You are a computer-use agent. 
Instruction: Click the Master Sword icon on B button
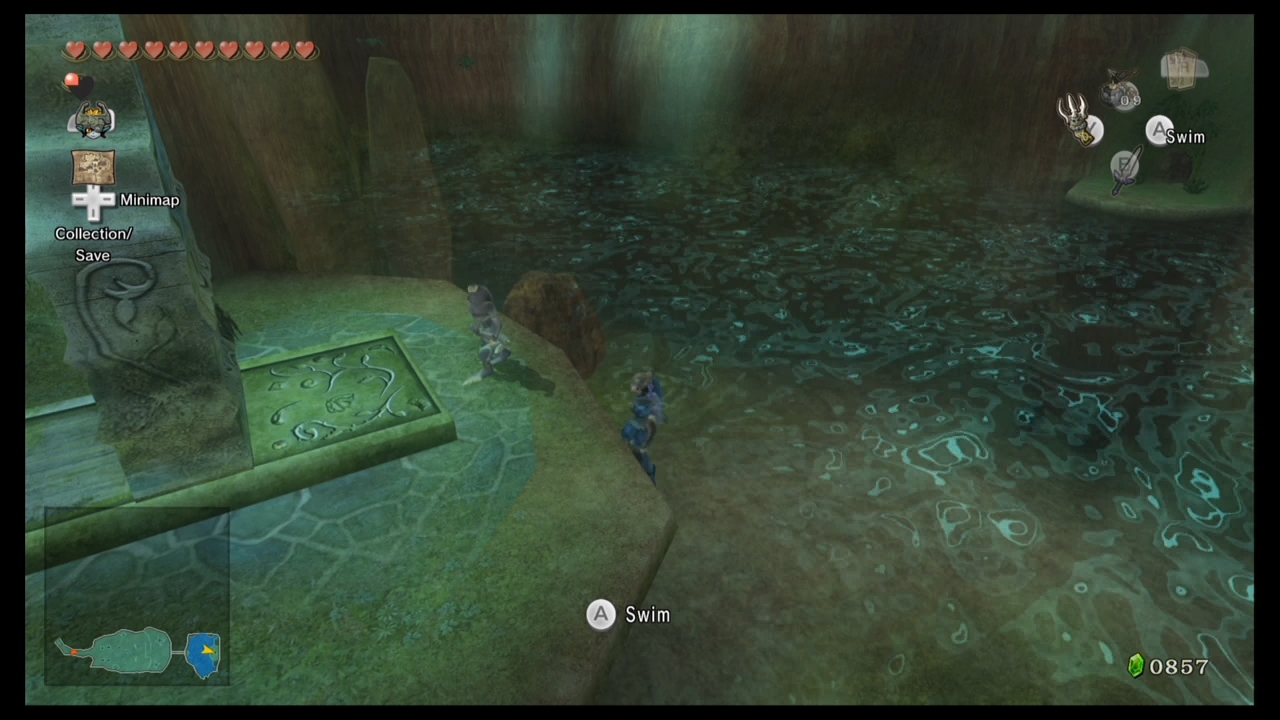(x=1128, y=170)
